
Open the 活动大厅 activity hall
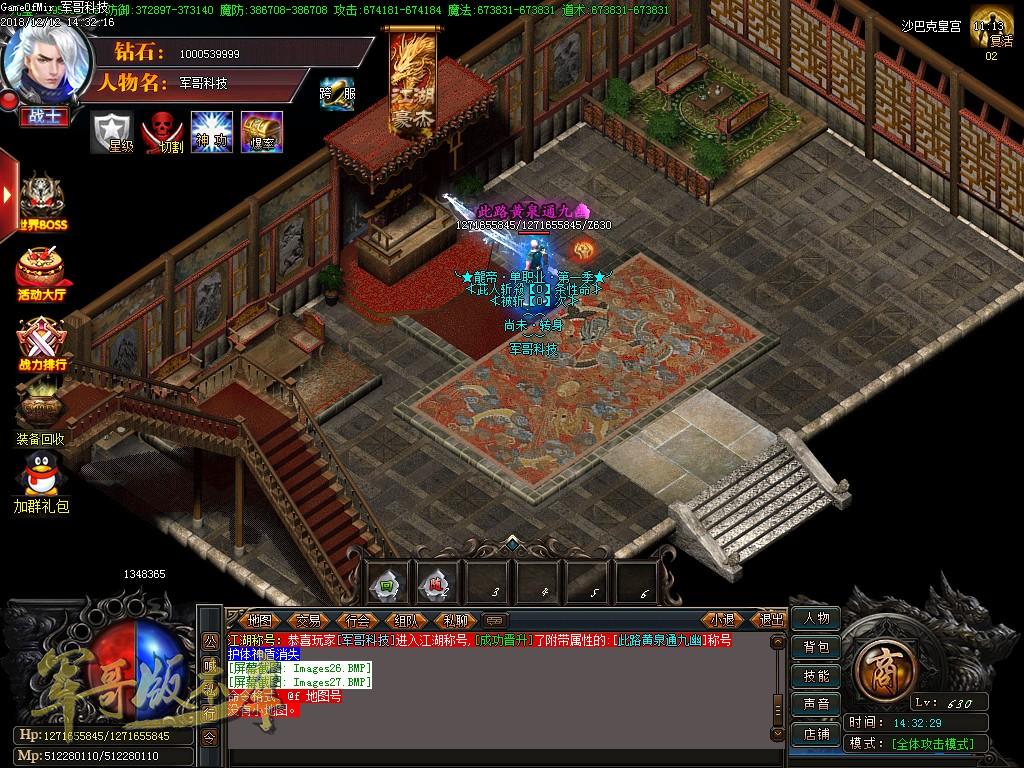[41, 270]
